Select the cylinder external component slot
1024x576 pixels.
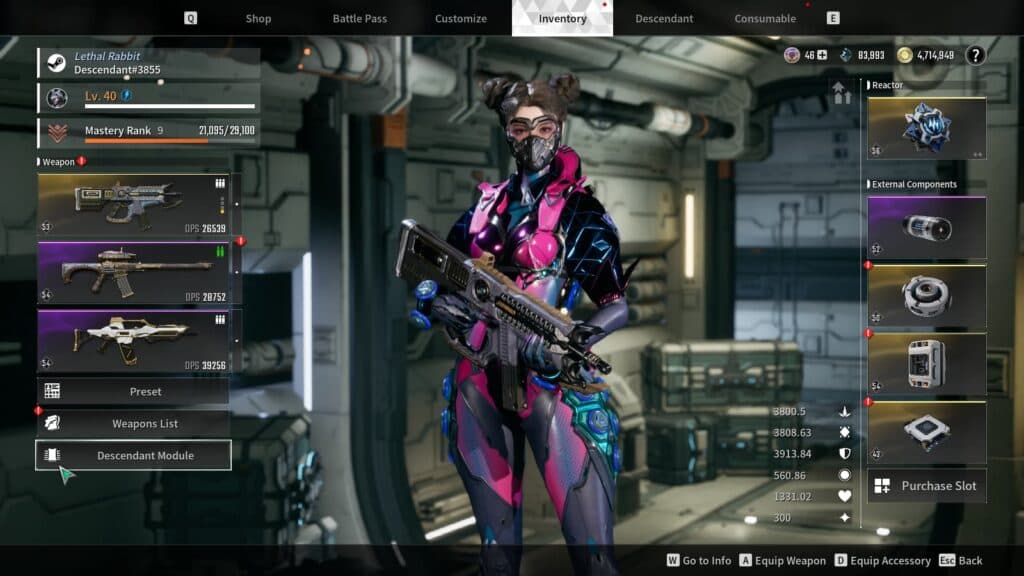pyautogui.click(x=926, y=227)
